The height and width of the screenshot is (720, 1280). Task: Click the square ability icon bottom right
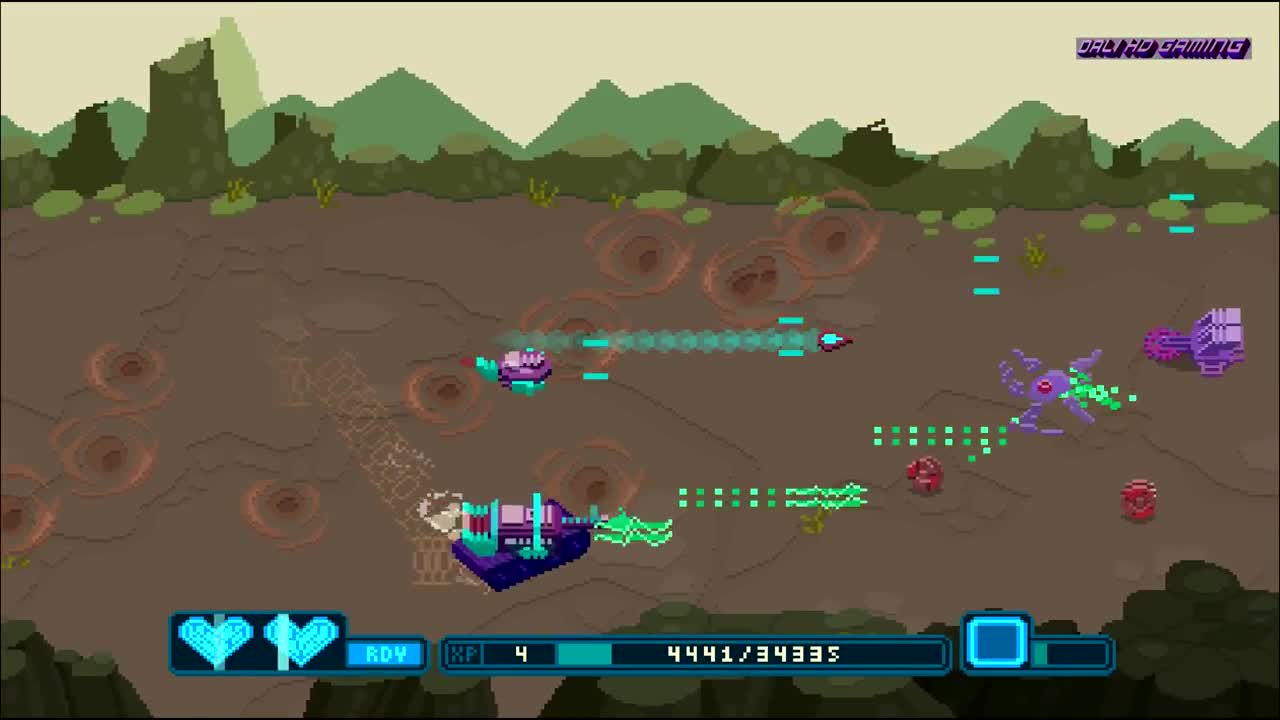tap(1000, 643)
